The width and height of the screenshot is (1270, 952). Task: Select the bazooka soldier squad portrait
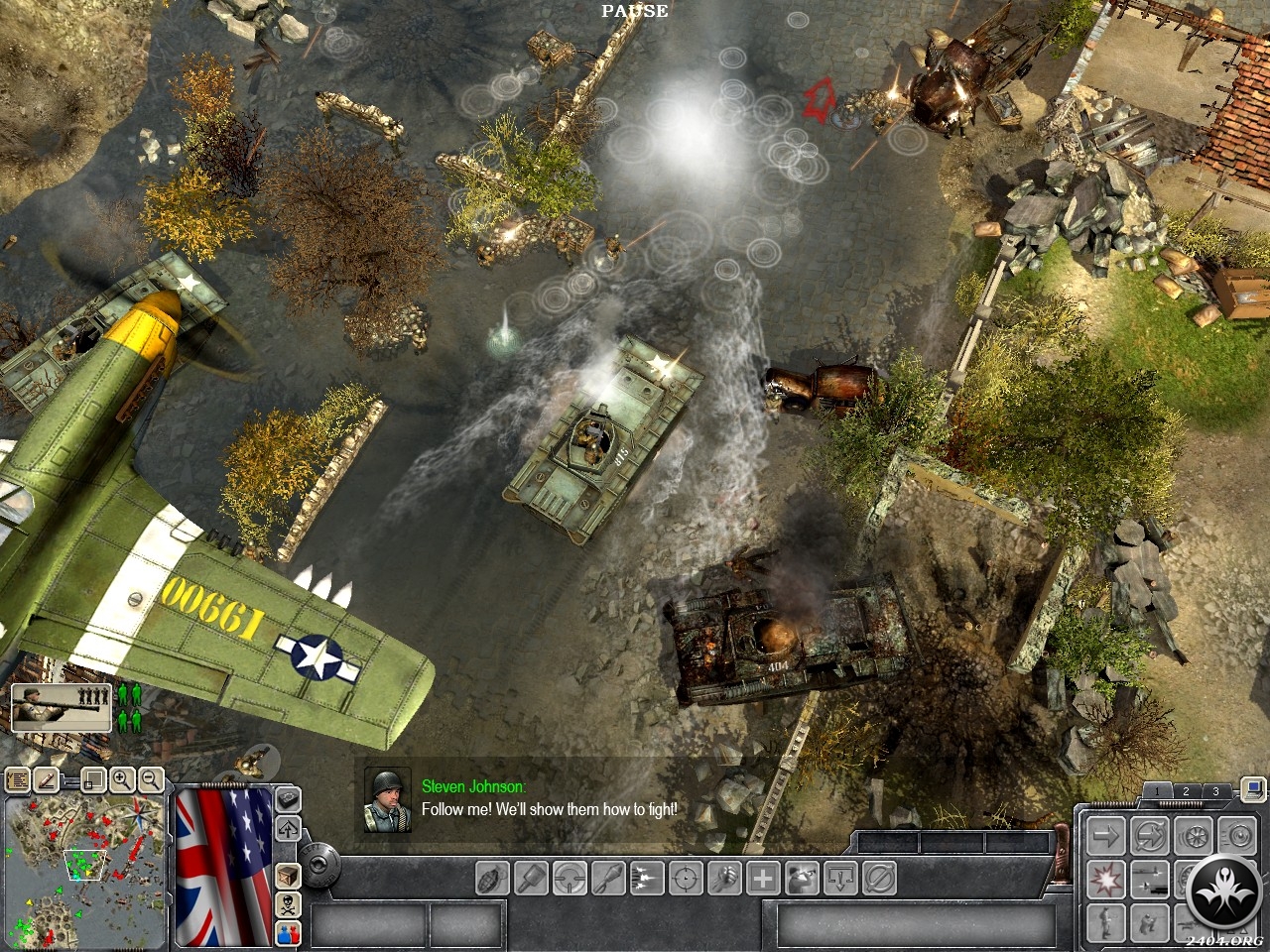click(61, 707)
